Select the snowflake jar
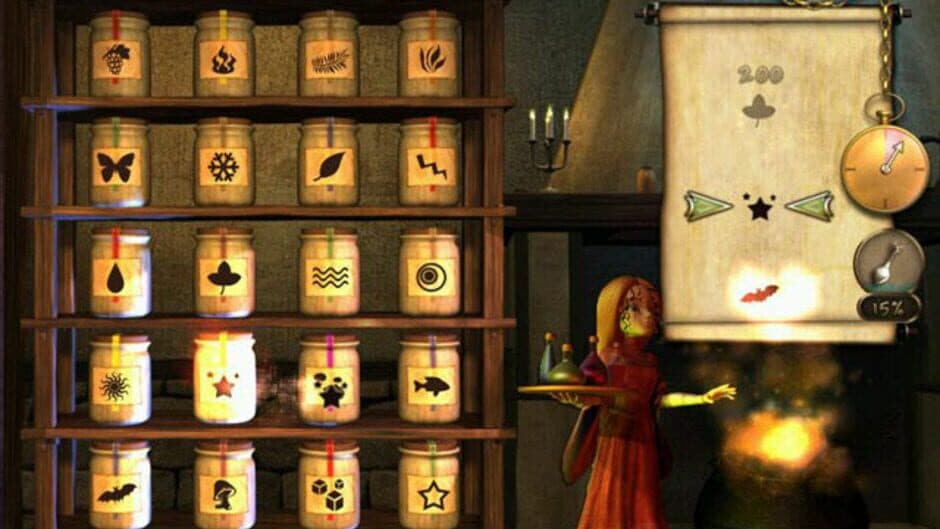 point(223,166)
